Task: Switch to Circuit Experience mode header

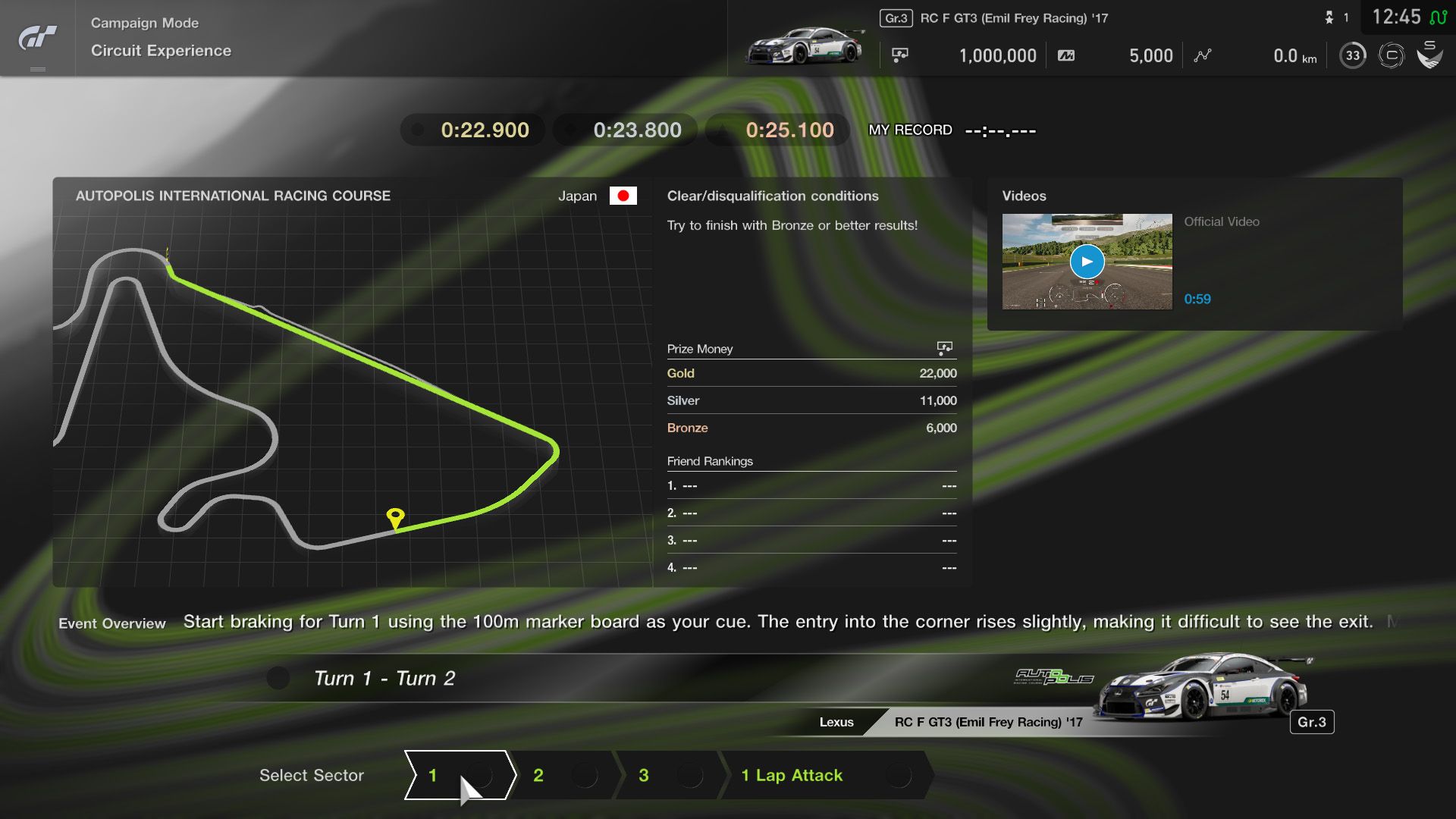Action: [161, 51]
